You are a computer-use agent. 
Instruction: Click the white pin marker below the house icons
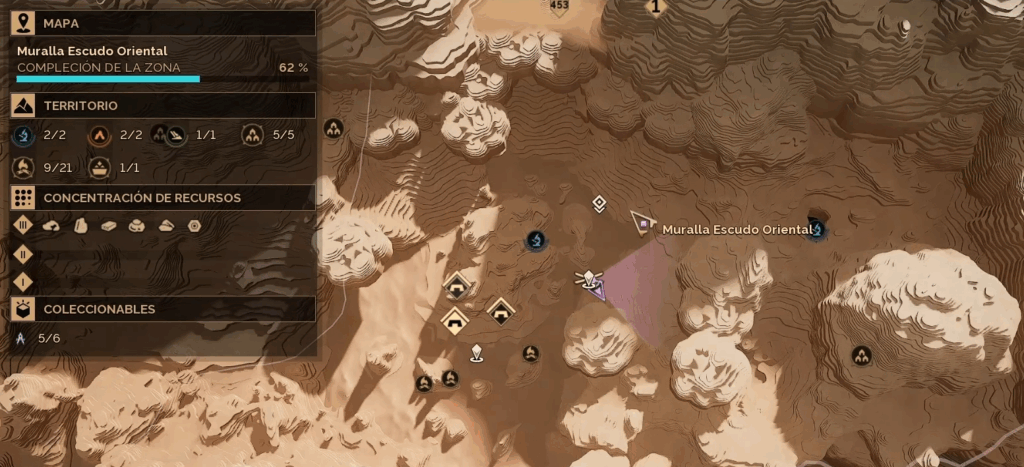[477, 352]
